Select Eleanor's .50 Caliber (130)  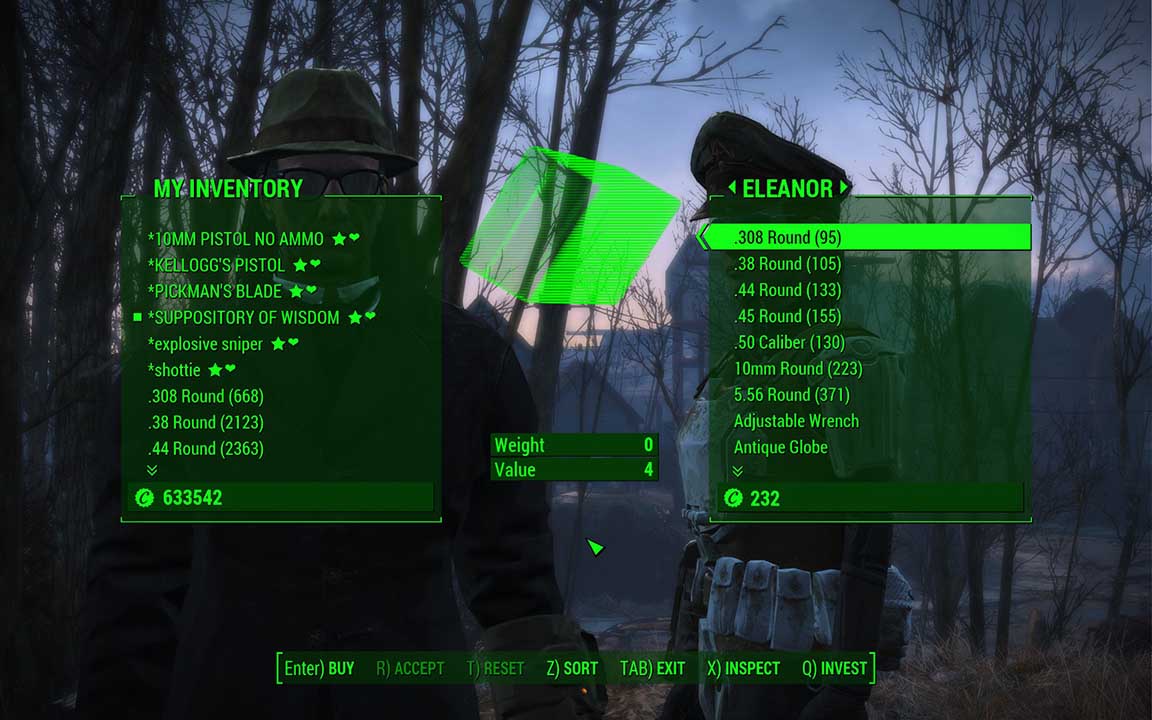coord(788,342)
